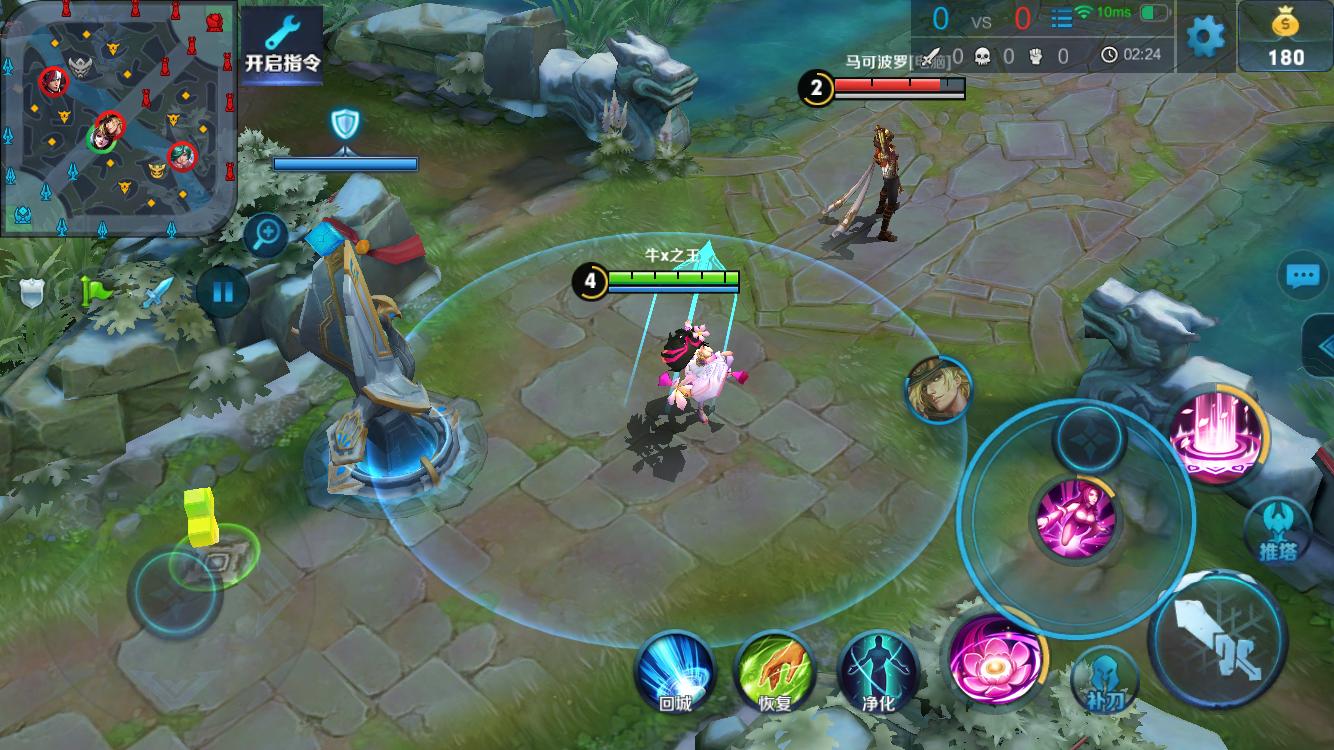Click the magnifier zoom button
Viewport: 1334px width, 750px height.
point(267,236)
